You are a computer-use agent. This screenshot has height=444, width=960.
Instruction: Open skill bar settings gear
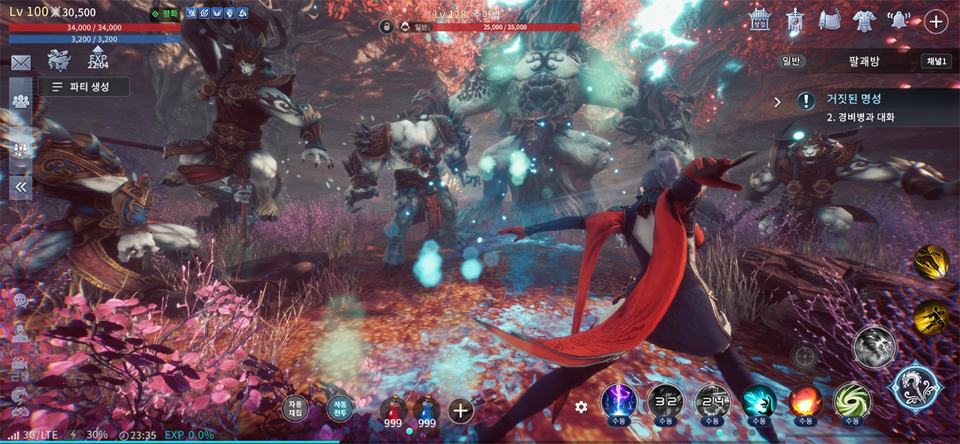pyautogui.click(x=581, y=407)
